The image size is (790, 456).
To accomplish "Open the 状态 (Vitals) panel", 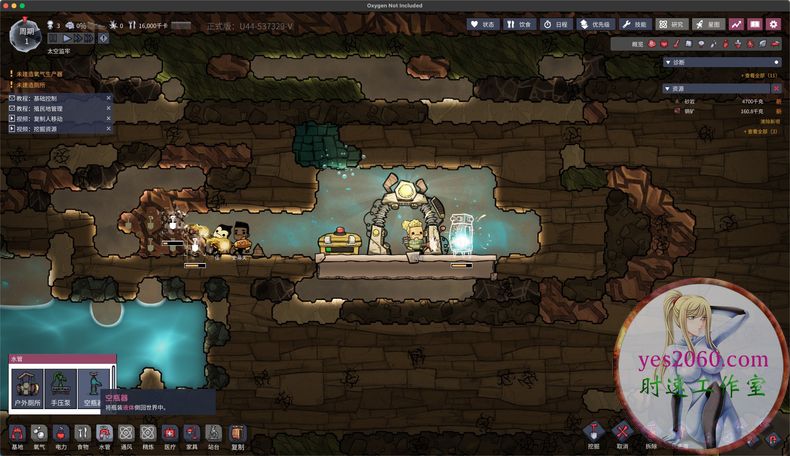I will [483, 24].
